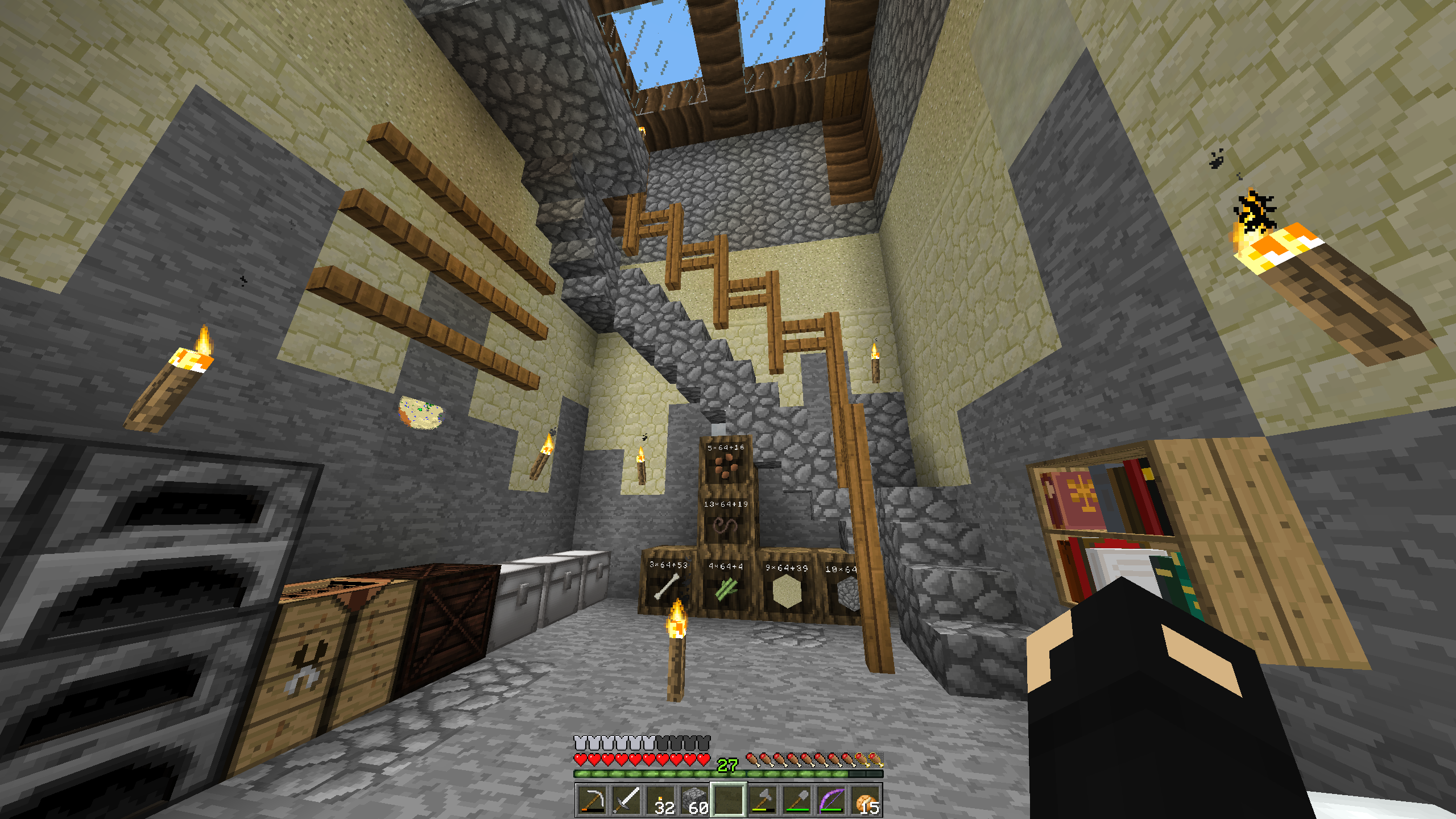The image size is (1456, 819).
Task: Select the iron sword hotbar slot
Action: tap(626, 800)
